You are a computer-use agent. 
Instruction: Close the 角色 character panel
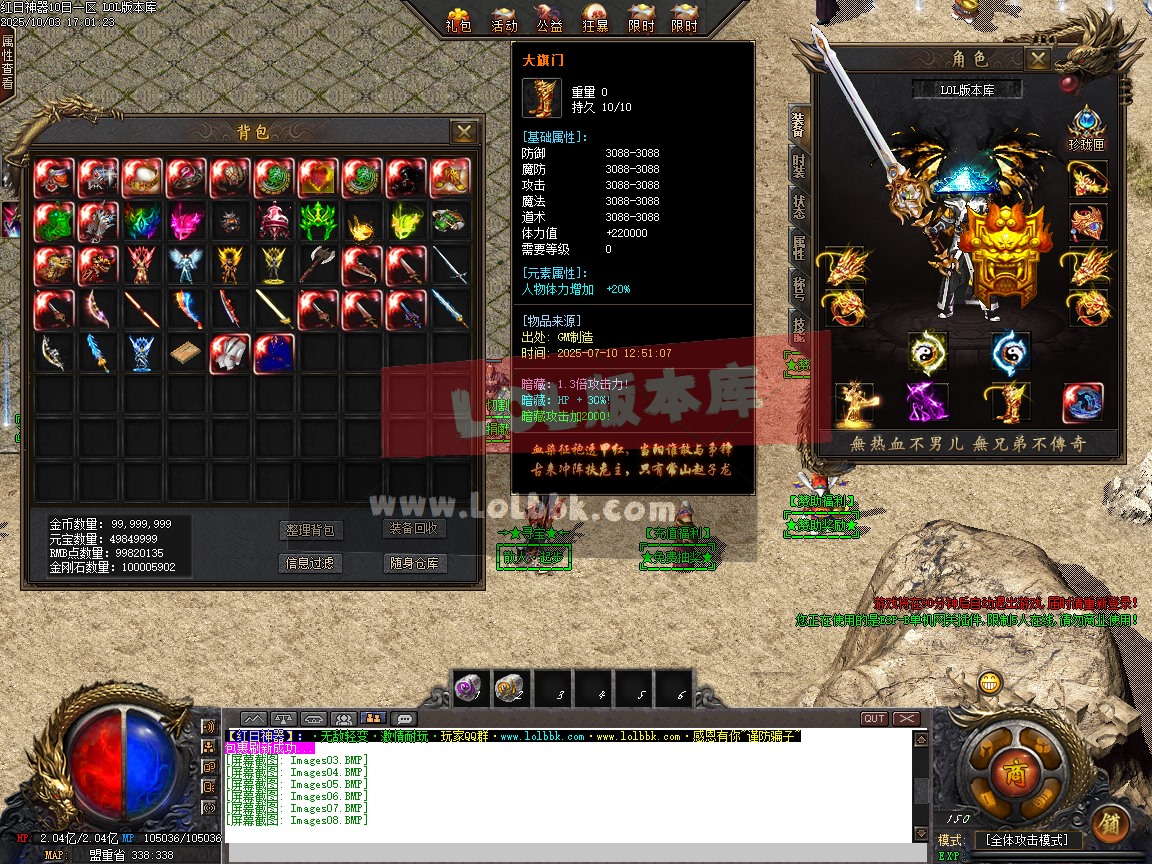click(x=1037, y=59)
